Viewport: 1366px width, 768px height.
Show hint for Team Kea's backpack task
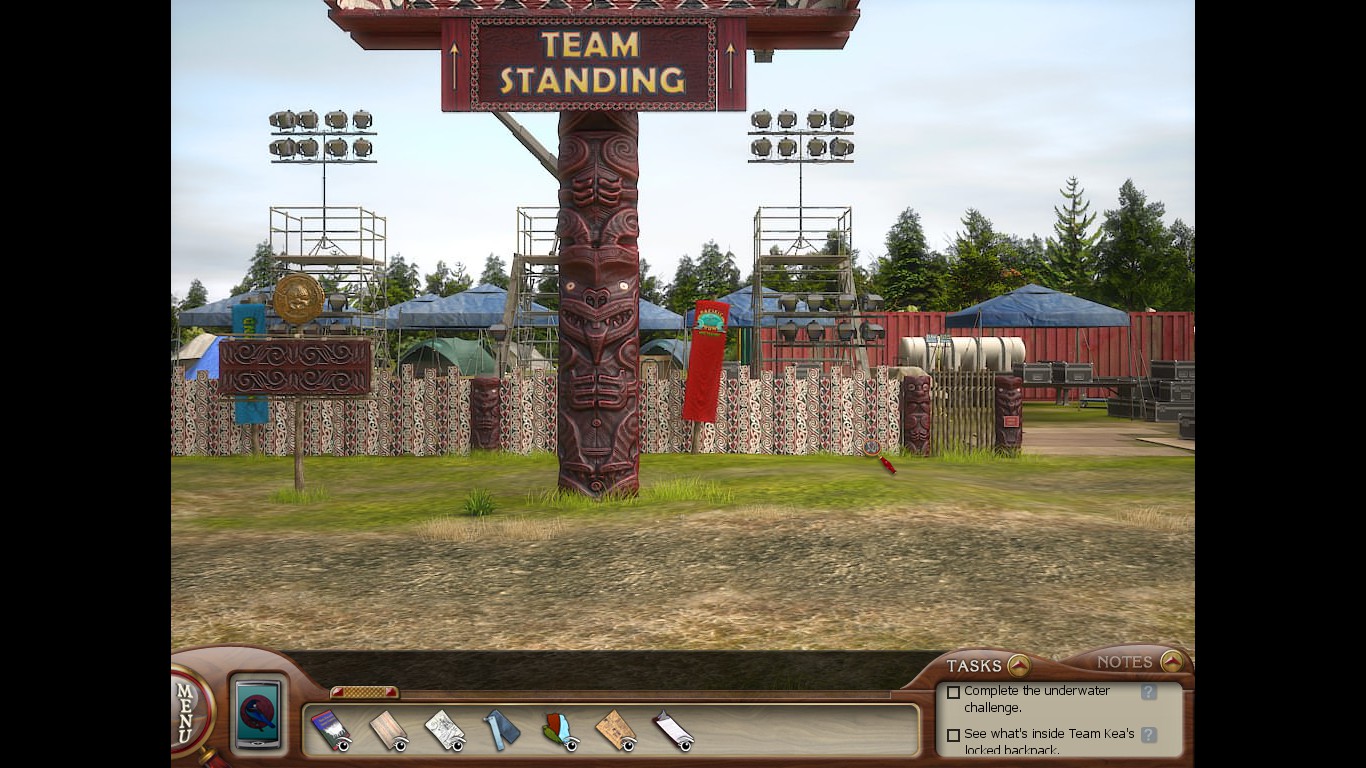[1148, 735]
